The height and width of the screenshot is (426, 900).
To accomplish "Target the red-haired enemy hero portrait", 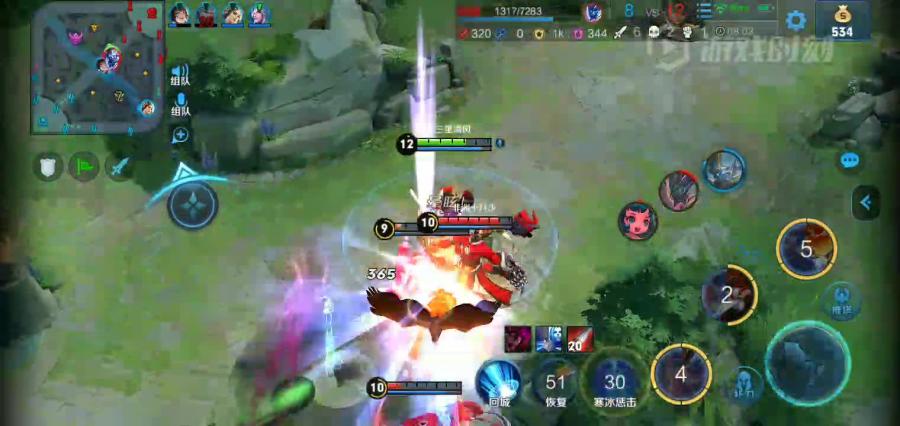I will 637,221.
